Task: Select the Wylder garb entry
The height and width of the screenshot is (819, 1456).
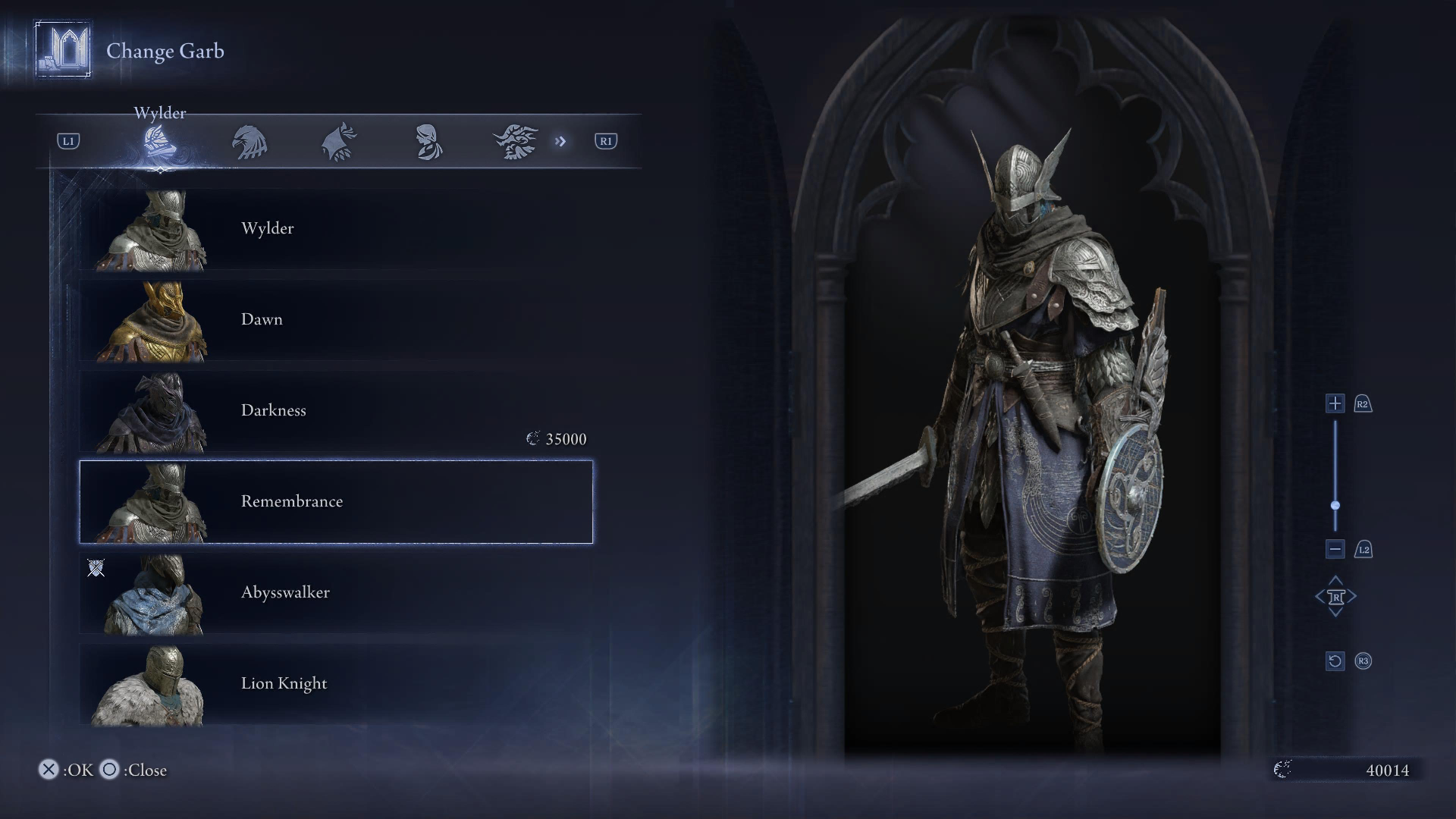Action: (336, 229)
